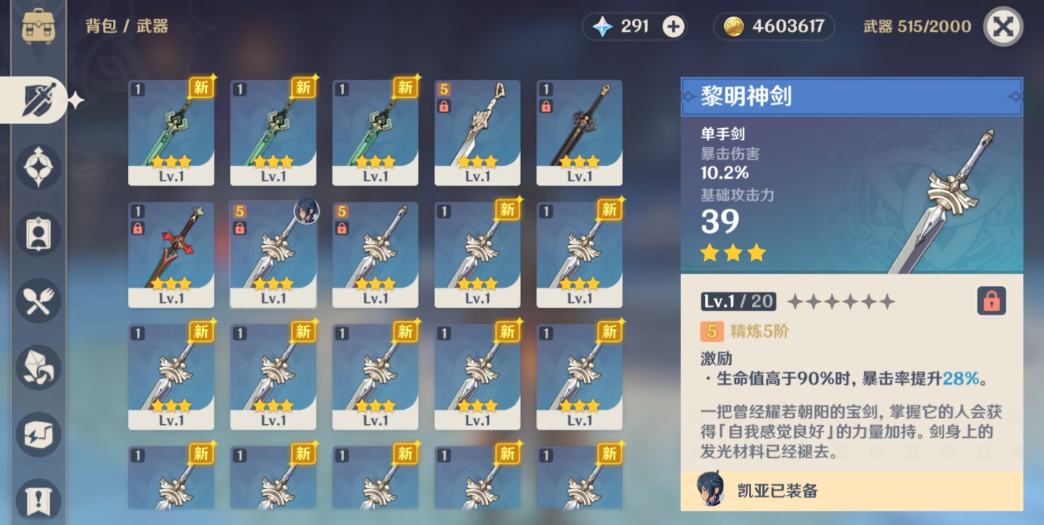
Task: Add Primogems using the plus button
Action: pos(674,27)
